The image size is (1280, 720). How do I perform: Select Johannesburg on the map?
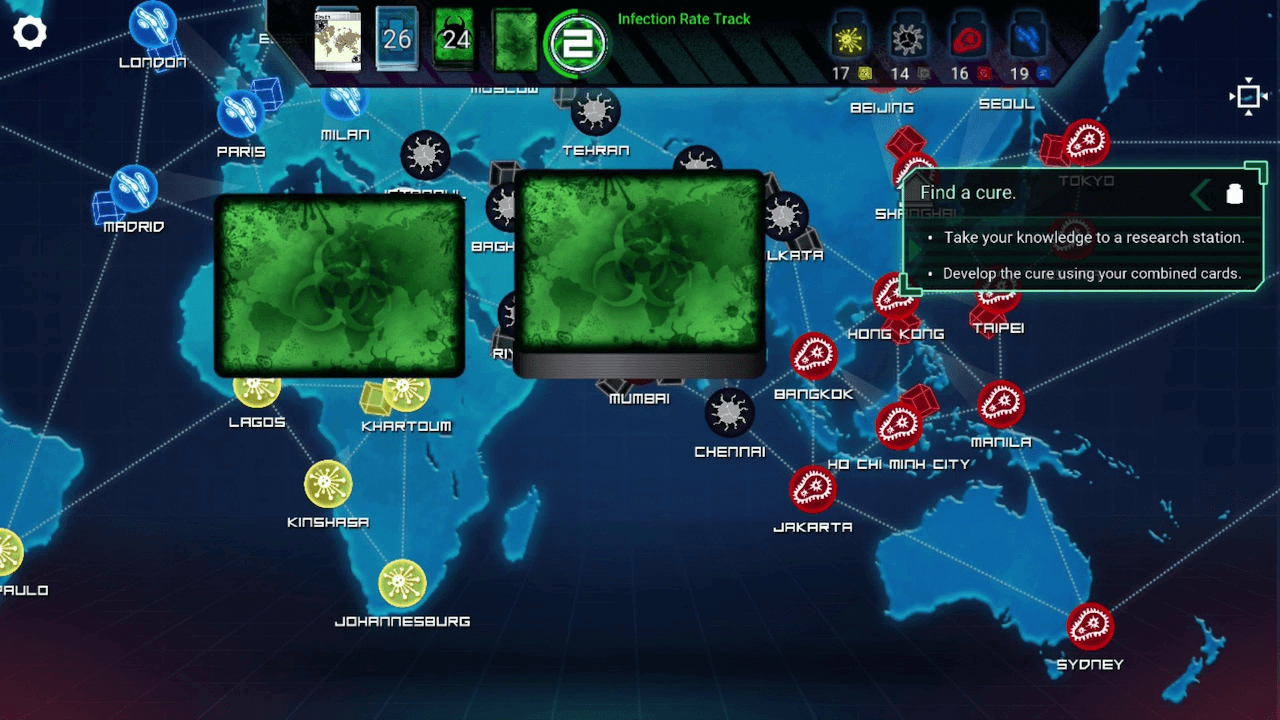tap(403, 583)
